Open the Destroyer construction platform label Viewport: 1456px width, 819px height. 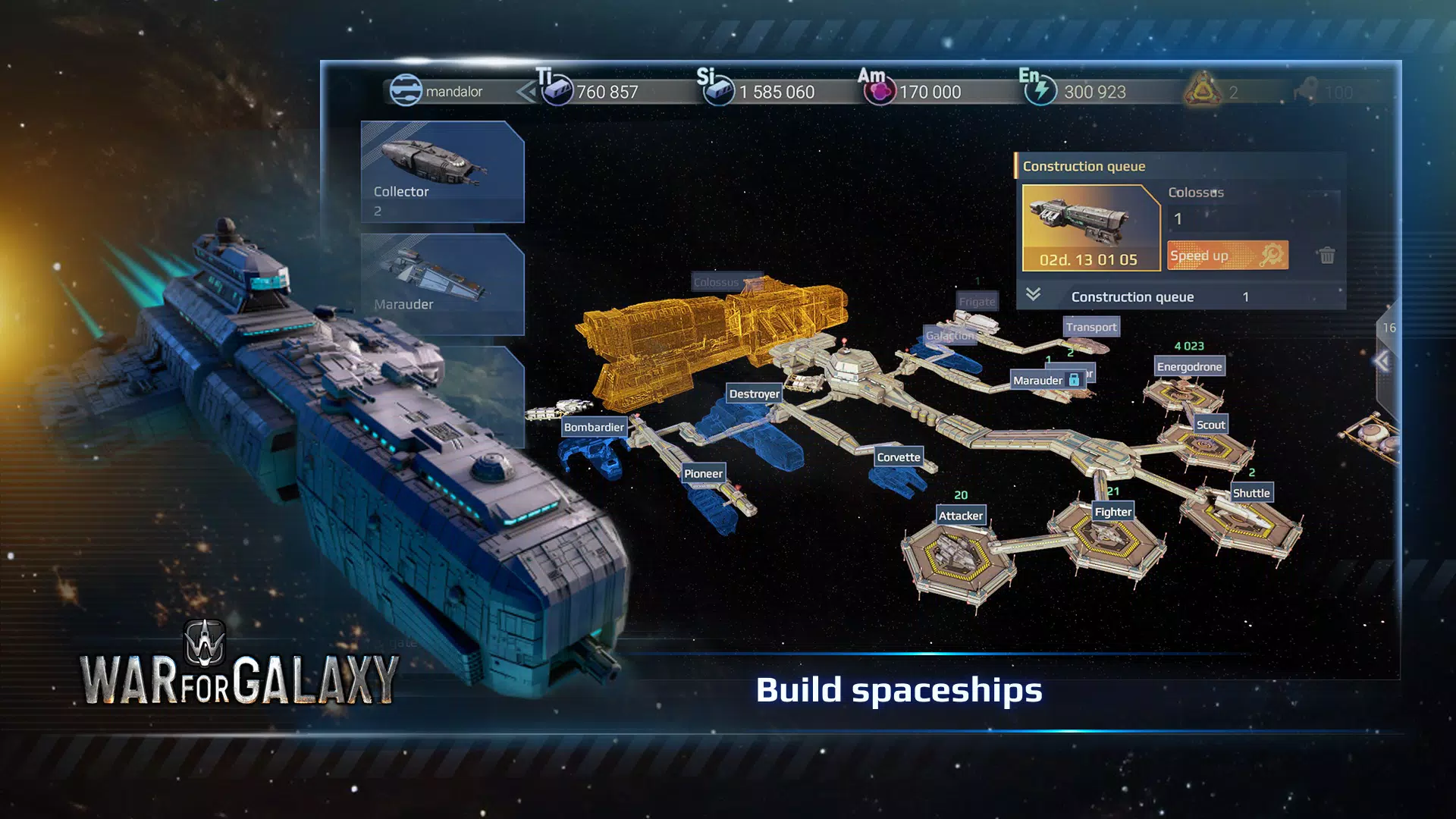click(x=754, y=394)
